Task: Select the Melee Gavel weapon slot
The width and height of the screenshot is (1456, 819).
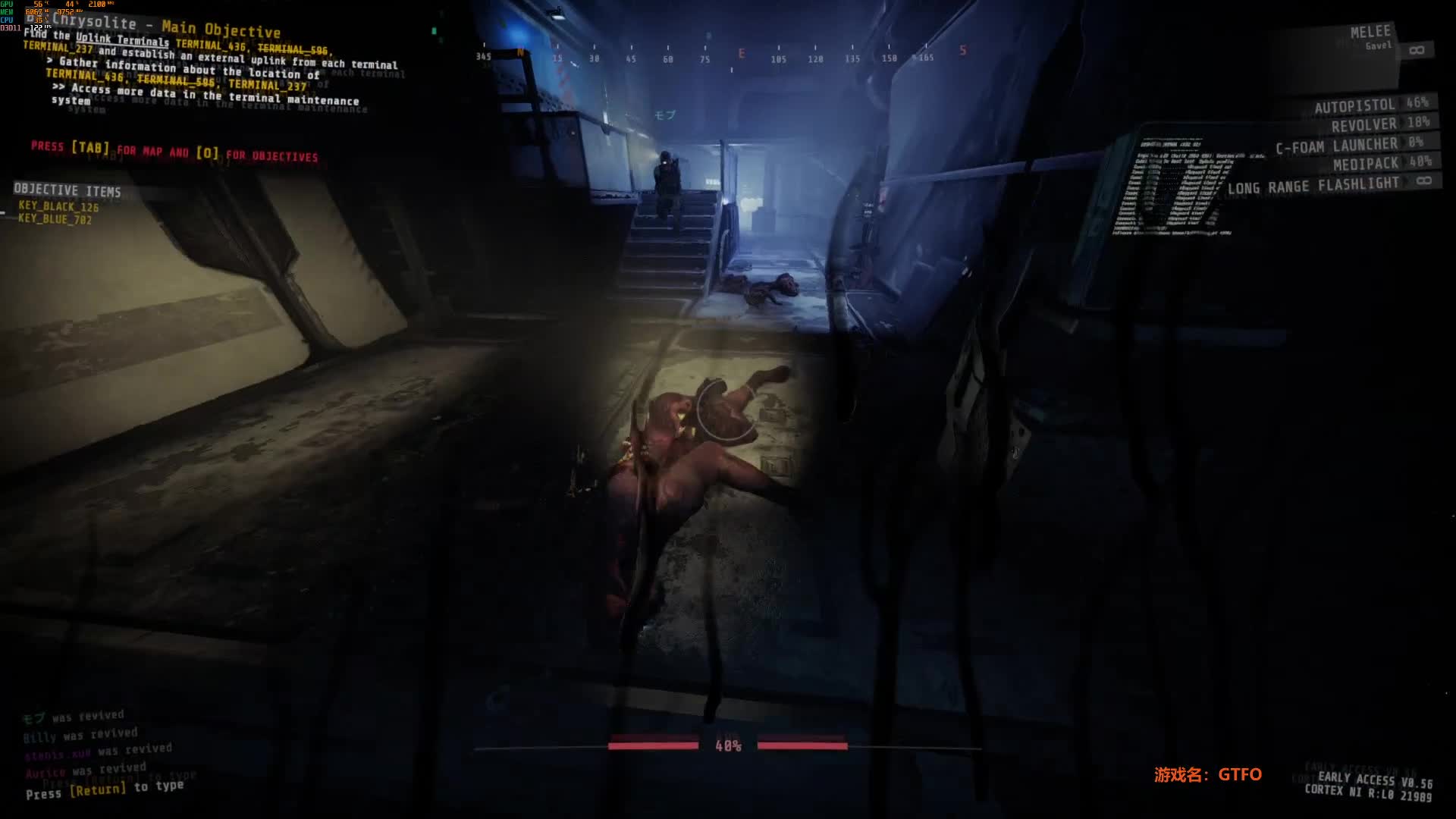Action: tap(1370, 38)
